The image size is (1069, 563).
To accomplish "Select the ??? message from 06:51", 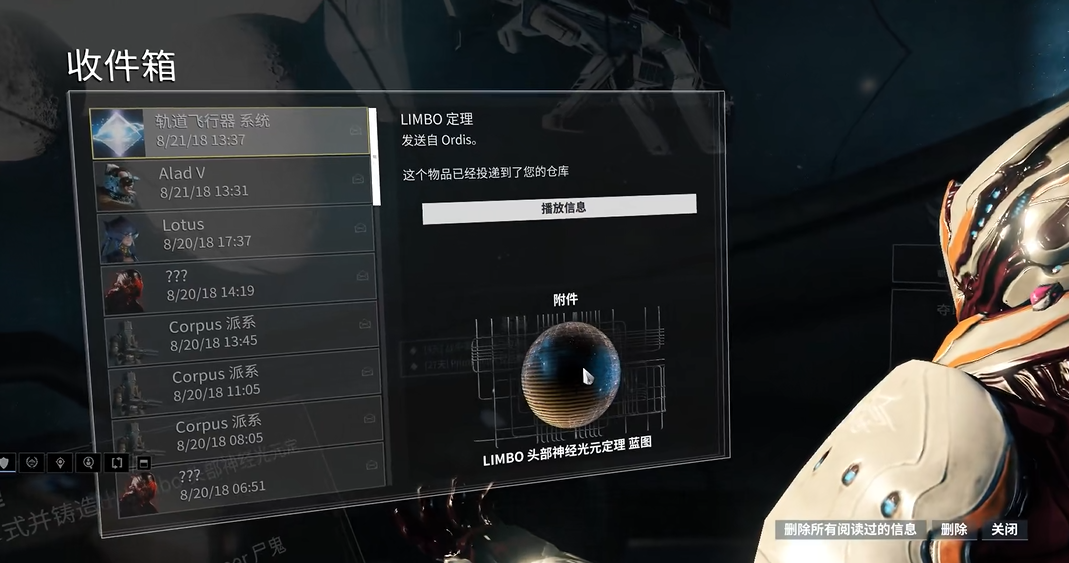I will 249,480.
